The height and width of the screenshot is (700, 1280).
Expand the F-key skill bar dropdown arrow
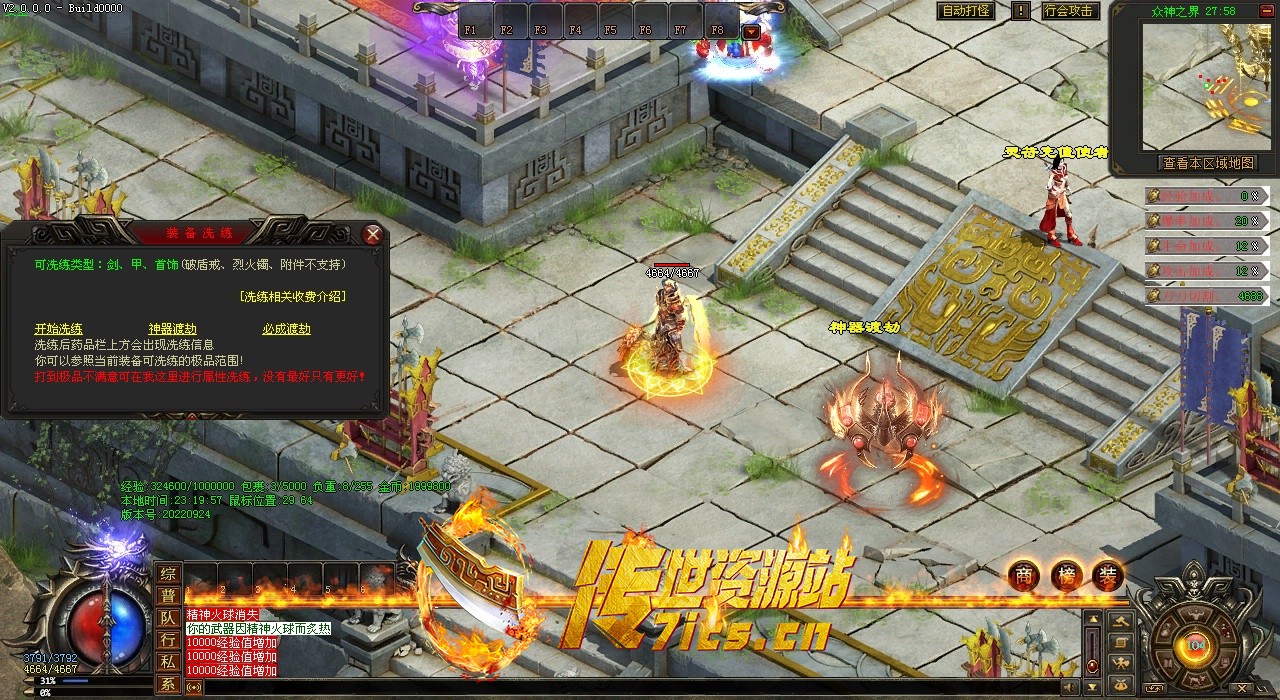pos(751,31)
